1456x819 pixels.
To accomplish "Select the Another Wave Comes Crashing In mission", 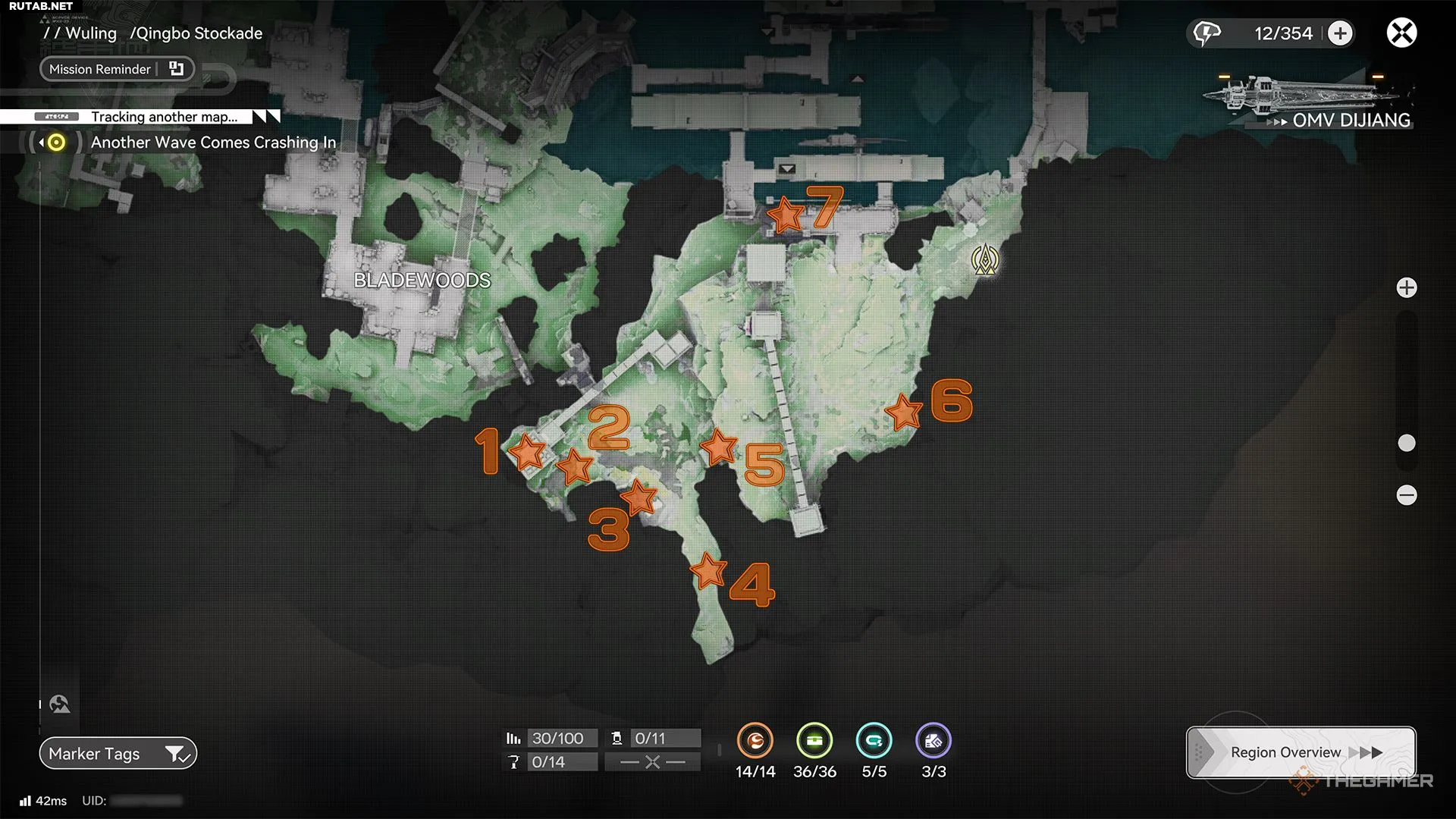I will [213, 143].
